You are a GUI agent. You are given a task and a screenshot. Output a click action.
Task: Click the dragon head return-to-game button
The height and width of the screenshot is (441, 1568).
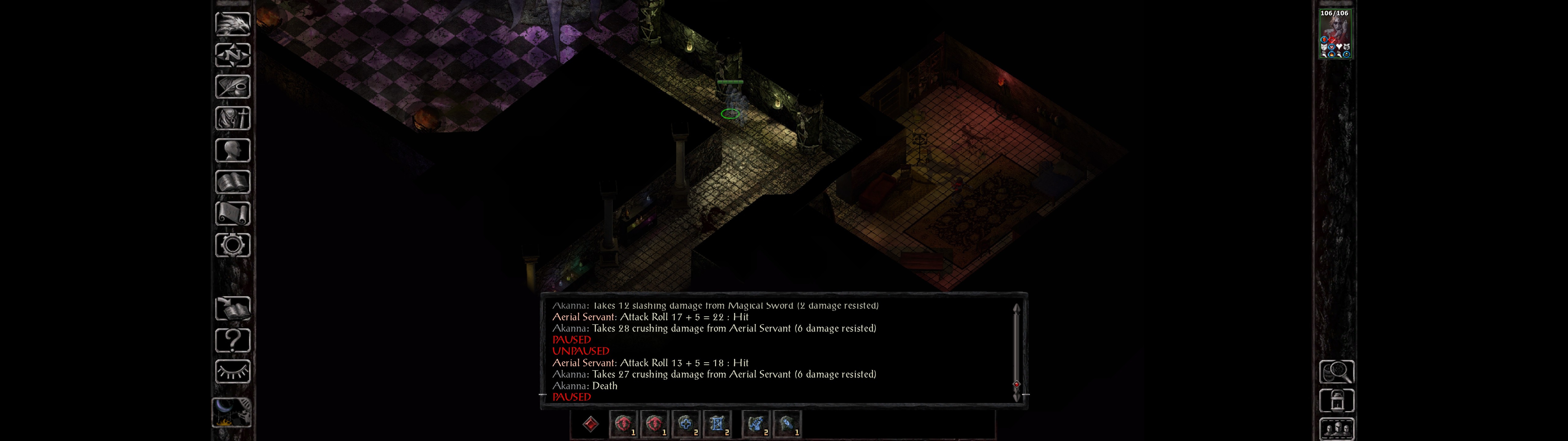point(232,24)
